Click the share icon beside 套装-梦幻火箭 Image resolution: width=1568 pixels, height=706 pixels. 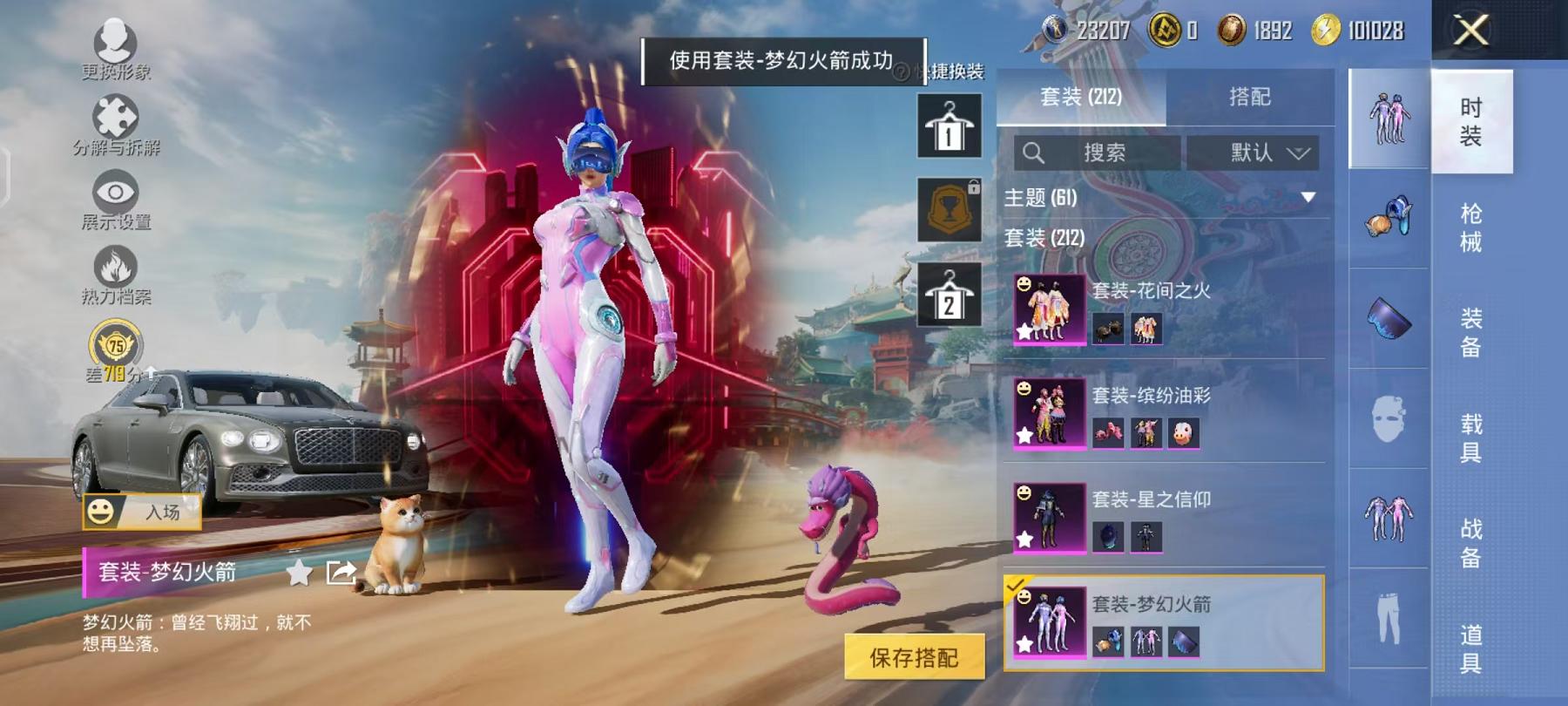tap(341, 573)
